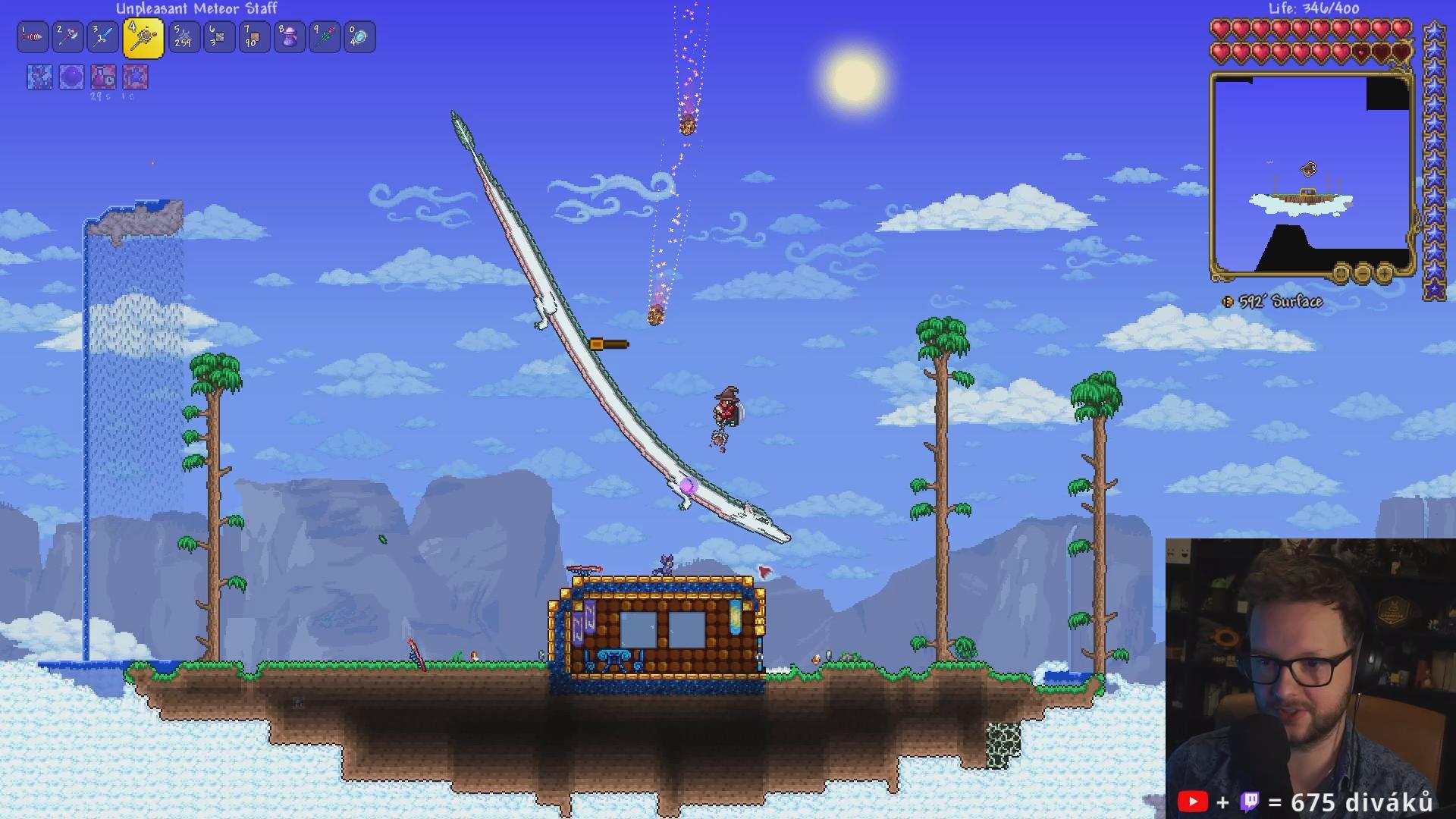Pick the purple bag in slot 8

pyautogui.click(x=290, y=37)
